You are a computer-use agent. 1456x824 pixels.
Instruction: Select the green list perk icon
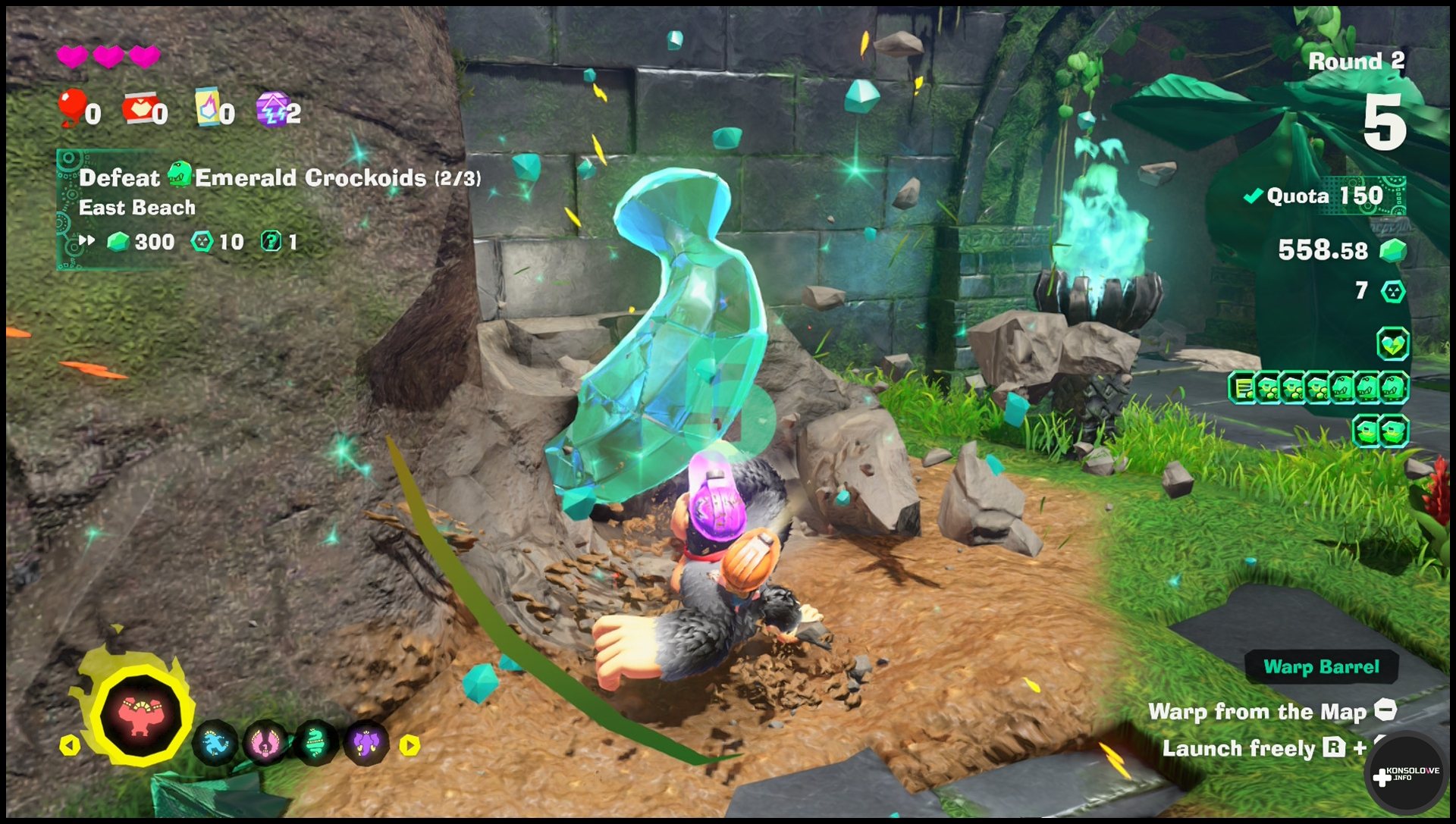point(1242,388)
